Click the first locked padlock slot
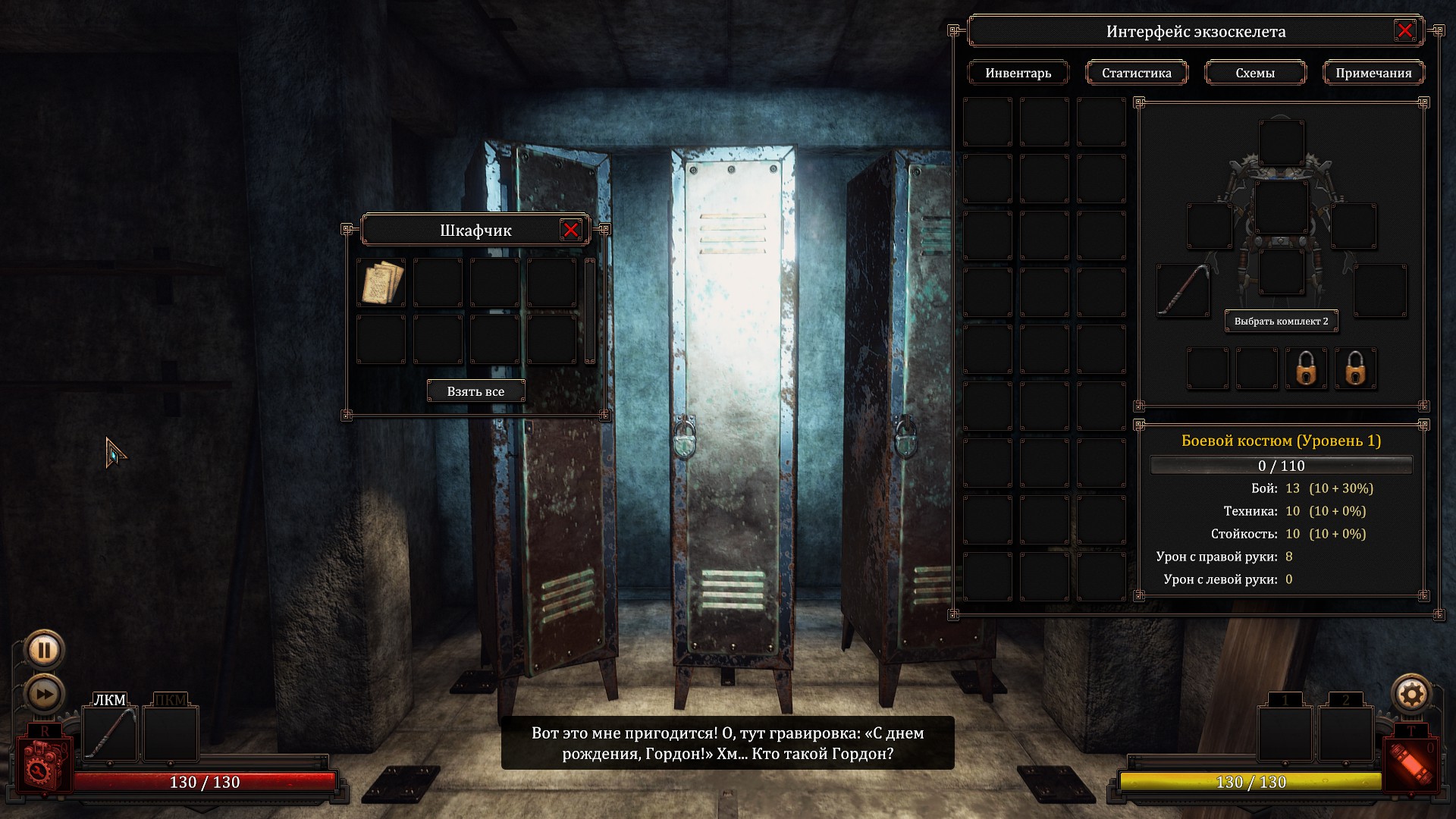Screen dimensions: 1456x819 coord(1306,369)
